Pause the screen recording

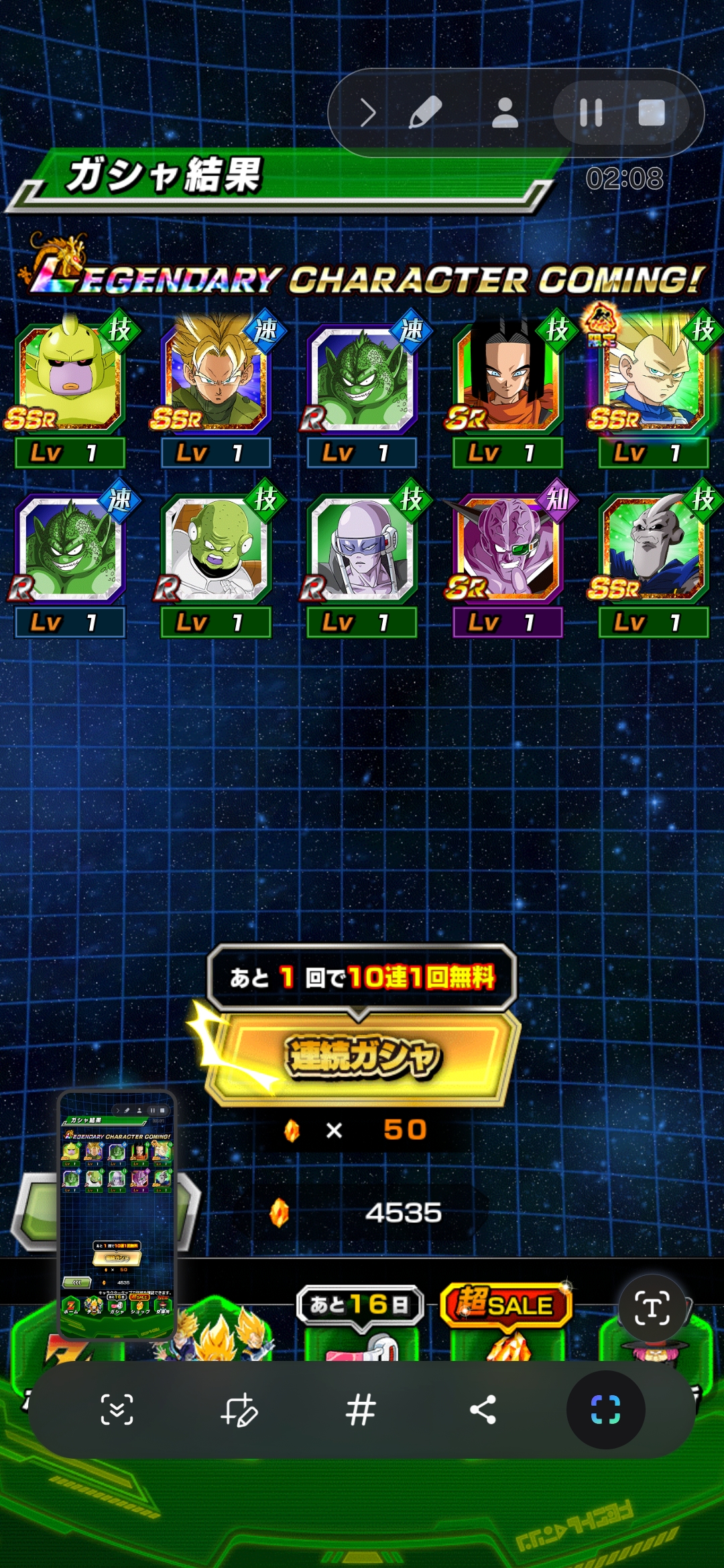591,113
